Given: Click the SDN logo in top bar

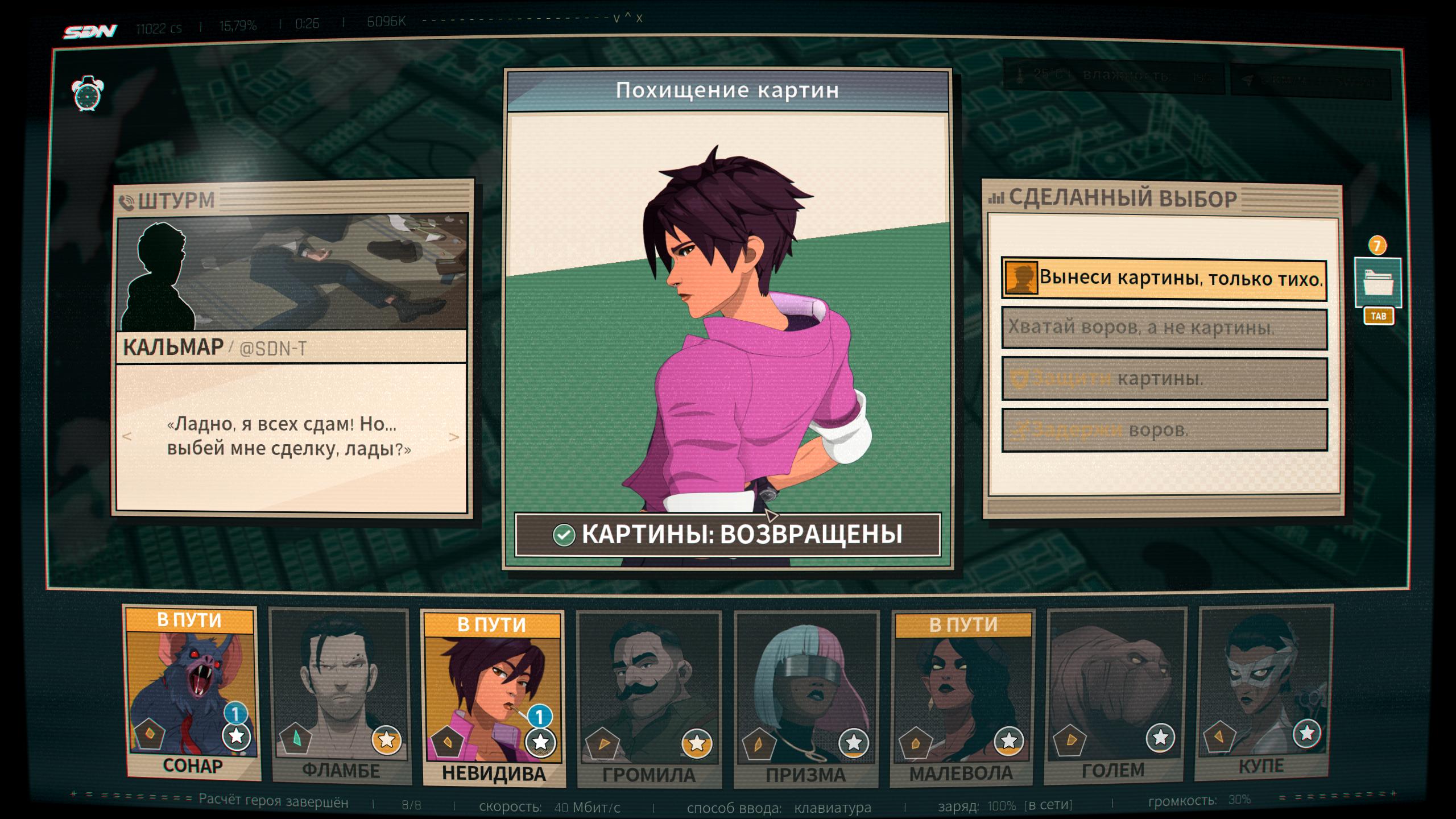Looking at the screenshot, I should click(x=90, y=31).
